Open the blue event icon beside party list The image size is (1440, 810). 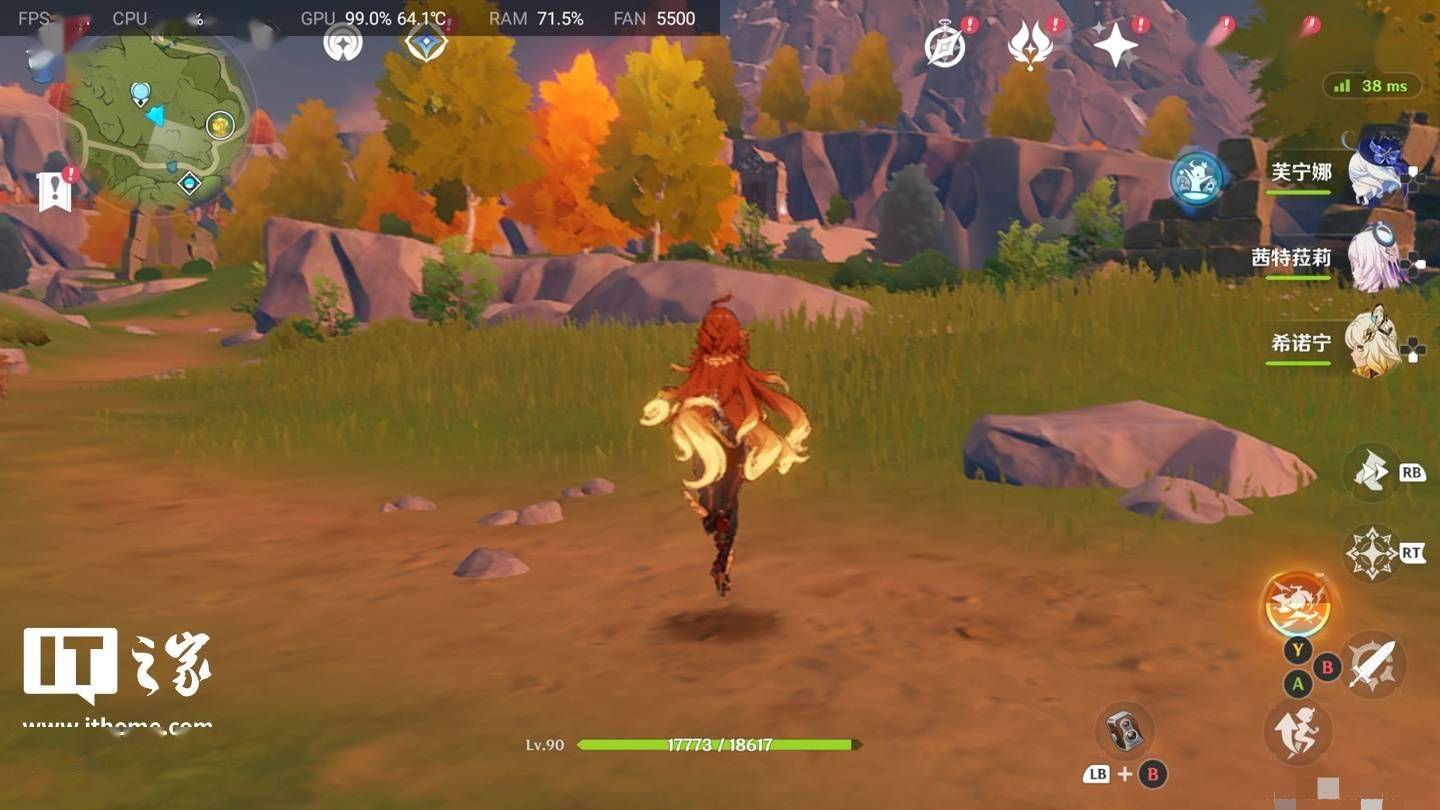tap(1196, 179)
